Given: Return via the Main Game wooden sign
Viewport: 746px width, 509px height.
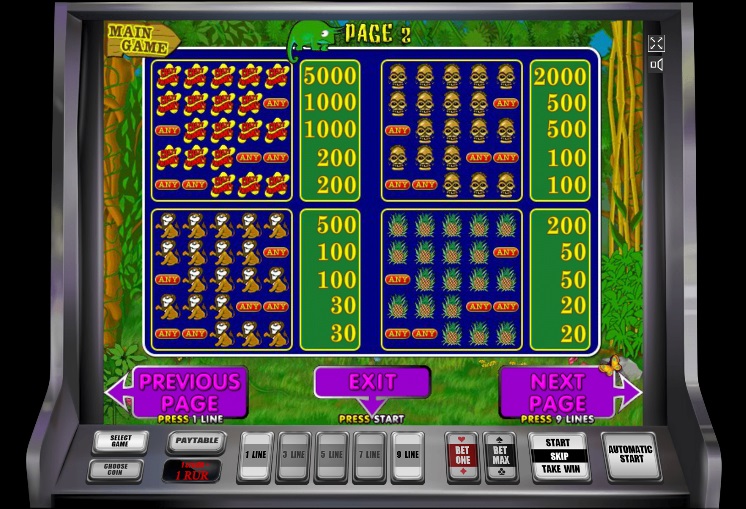Looking at the screenshot, I should pyautogui.click(x=141, y=39).
